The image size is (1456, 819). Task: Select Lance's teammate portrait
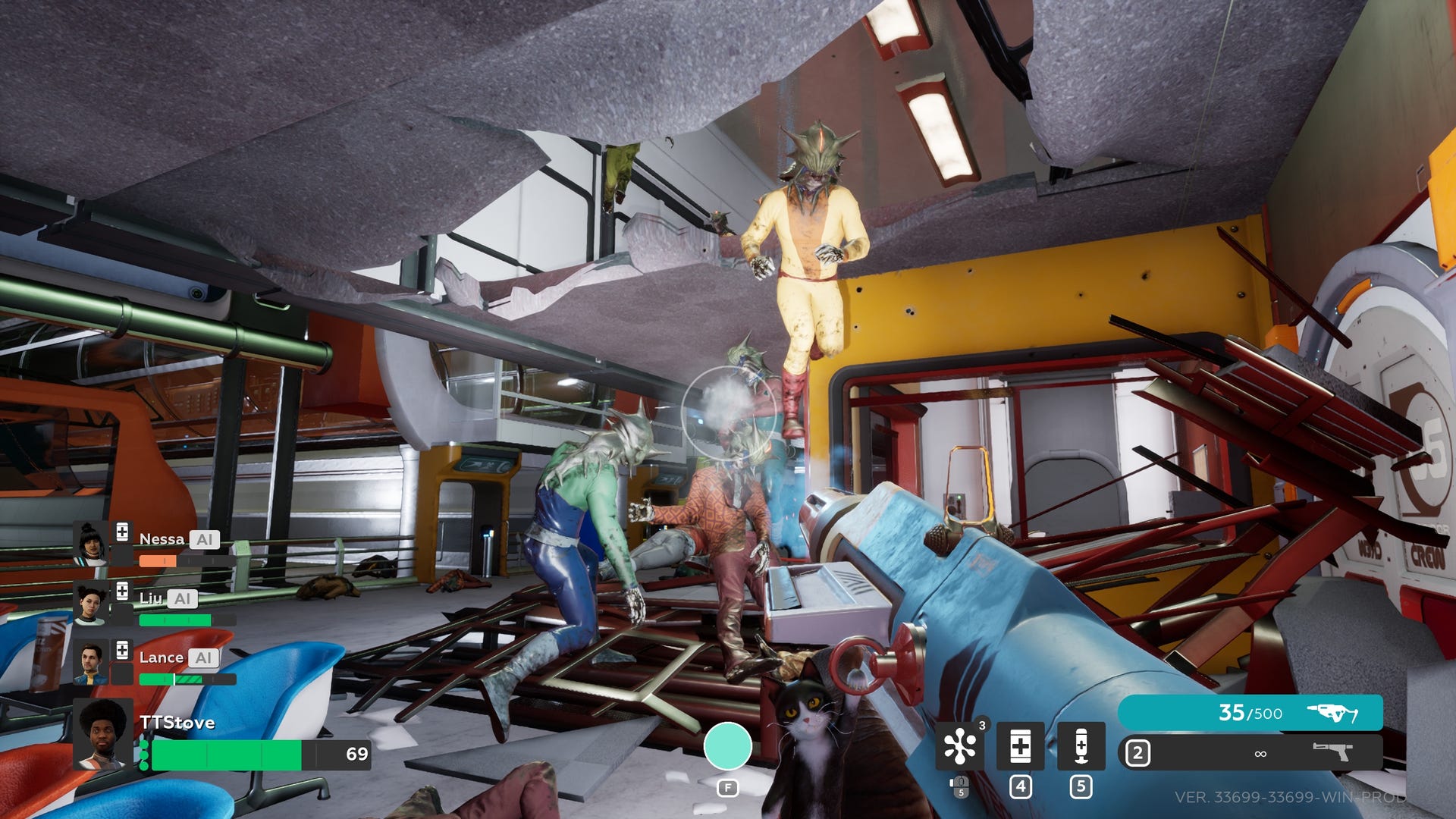pos(90,663)
